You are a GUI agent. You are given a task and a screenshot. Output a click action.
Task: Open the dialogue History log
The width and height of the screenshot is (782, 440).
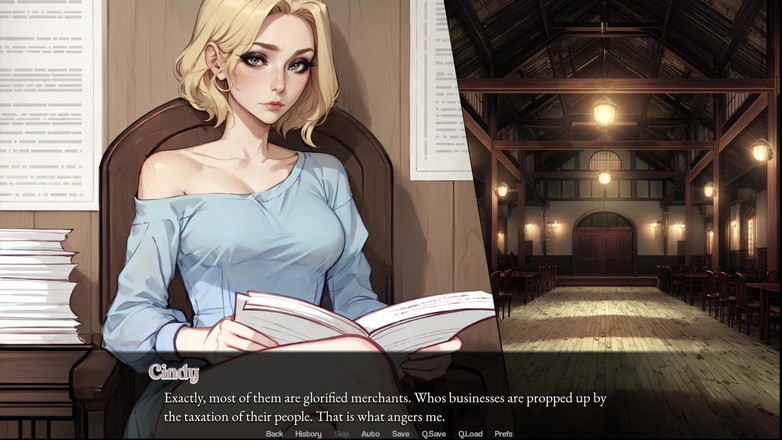click(308, 434)
